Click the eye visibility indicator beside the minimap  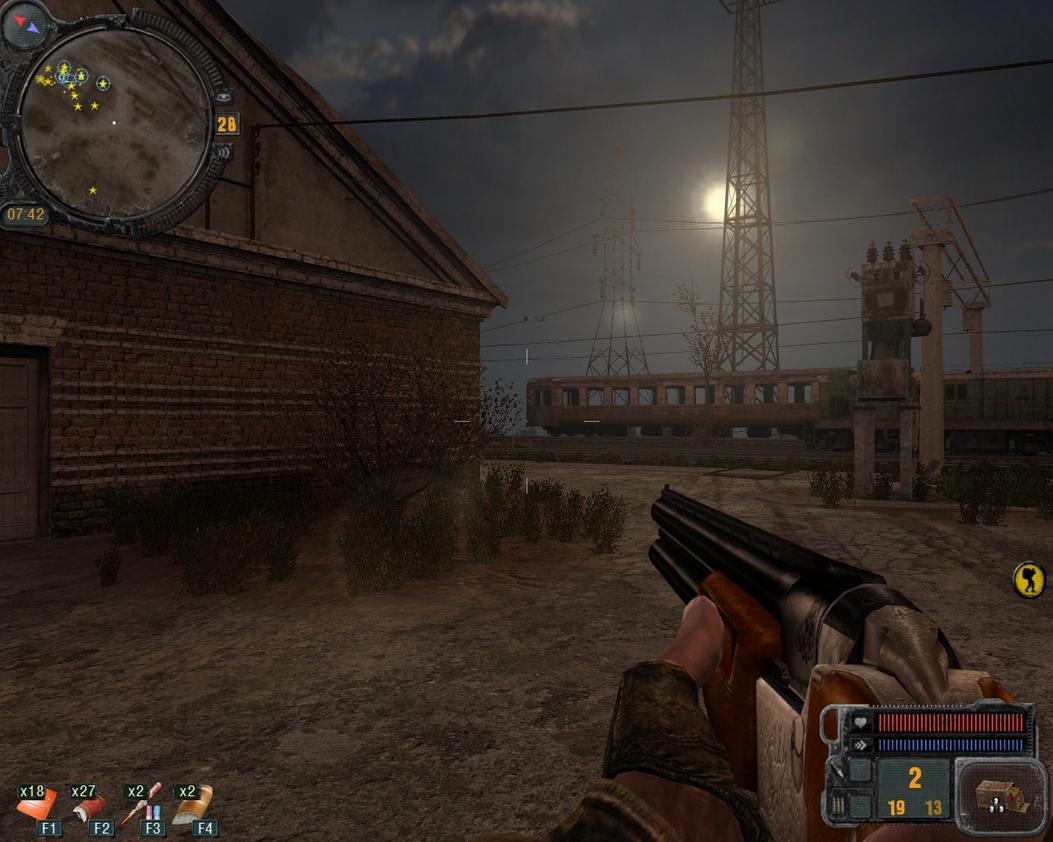click(223, 97)
